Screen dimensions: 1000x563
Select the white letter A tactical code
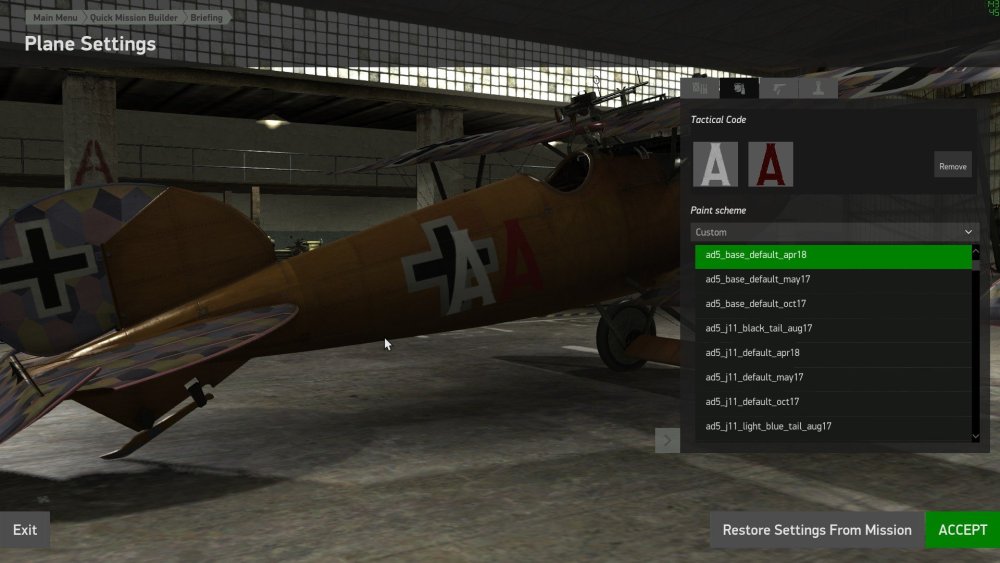tap(716, 165)
